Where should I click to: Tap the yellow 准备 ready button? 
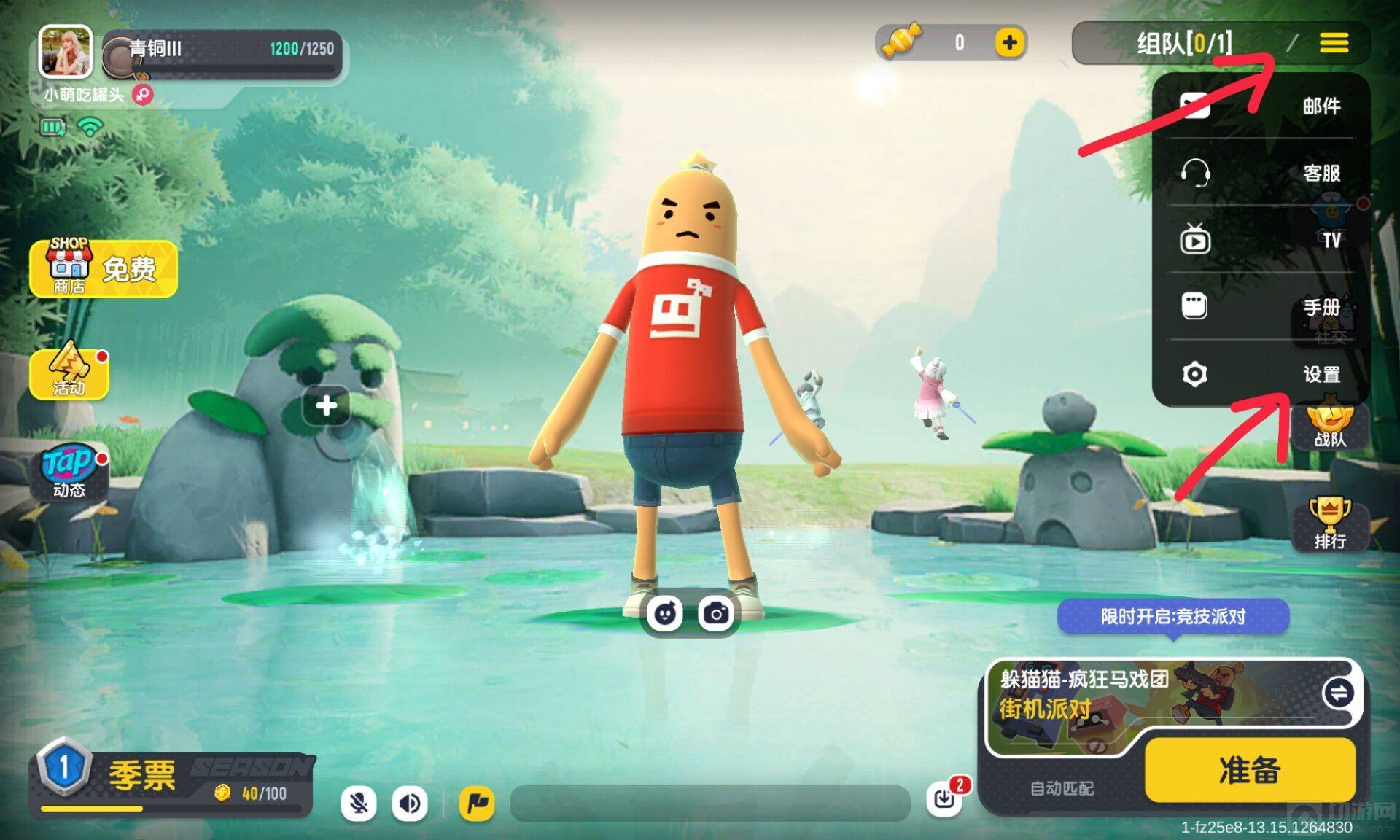1250,770
